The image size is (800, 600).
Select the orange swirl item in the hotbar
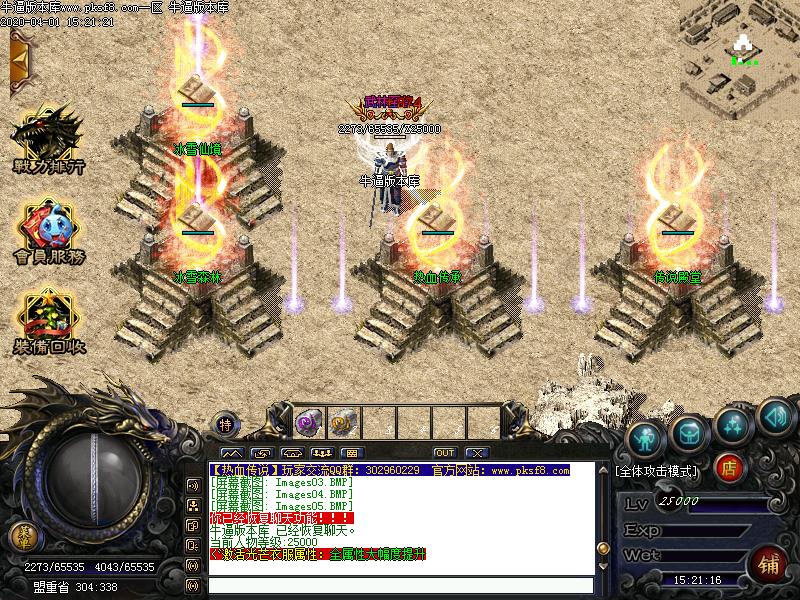coord(342,421)
